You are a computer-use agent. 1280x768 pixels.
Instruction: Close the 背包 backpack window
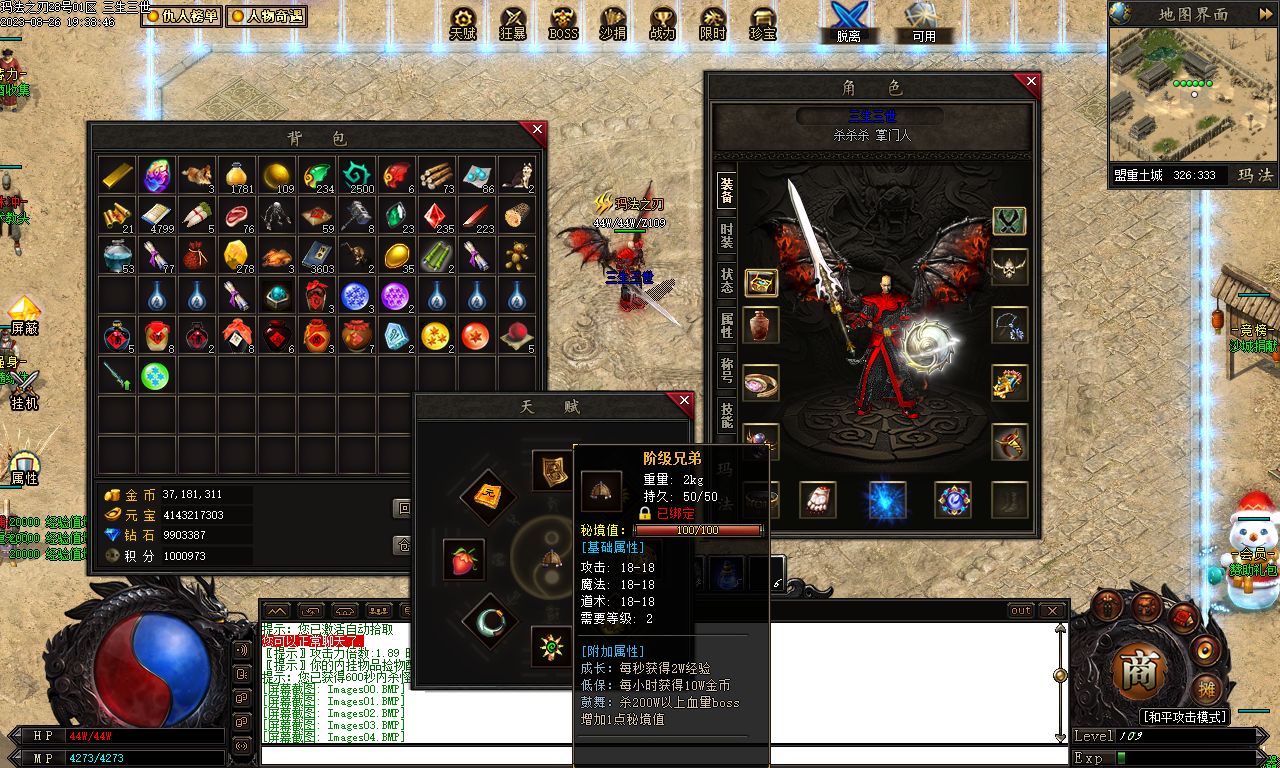tap(537, 130)
